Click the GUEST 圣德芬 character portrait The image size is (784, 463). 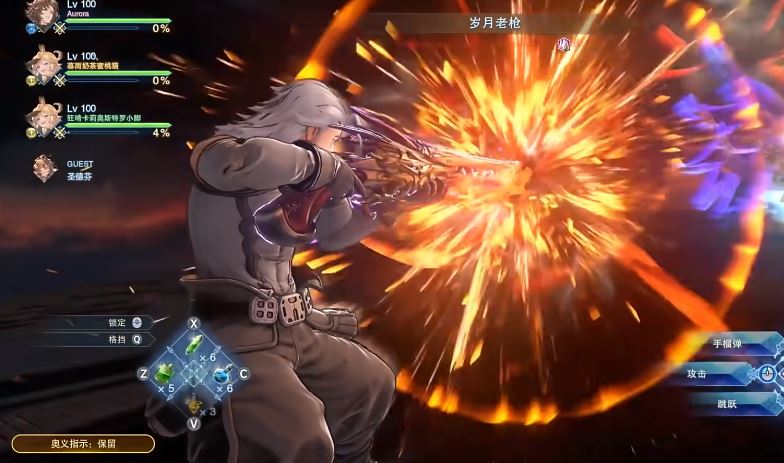tap(45, 167)
